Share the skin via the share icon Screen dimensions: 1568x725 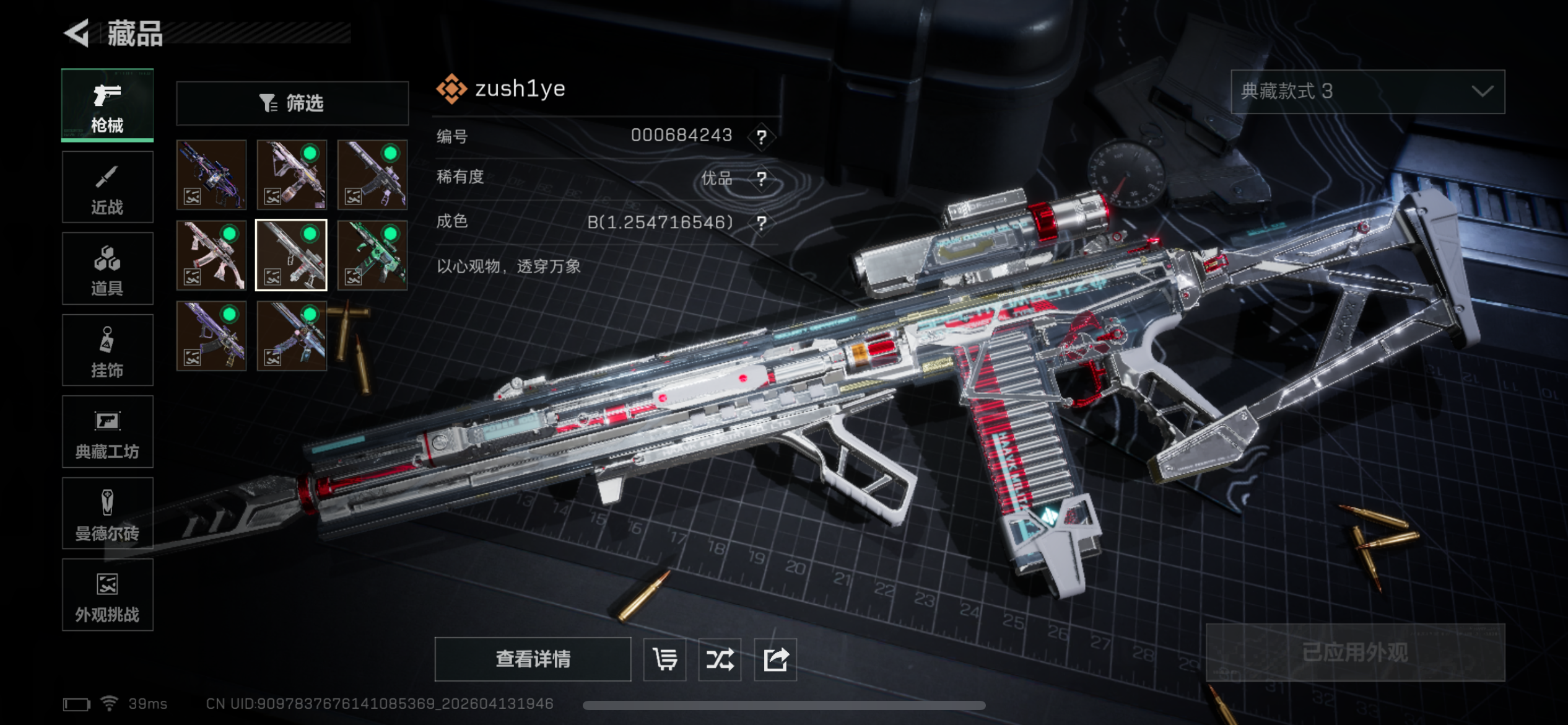(x=775, y=659)
